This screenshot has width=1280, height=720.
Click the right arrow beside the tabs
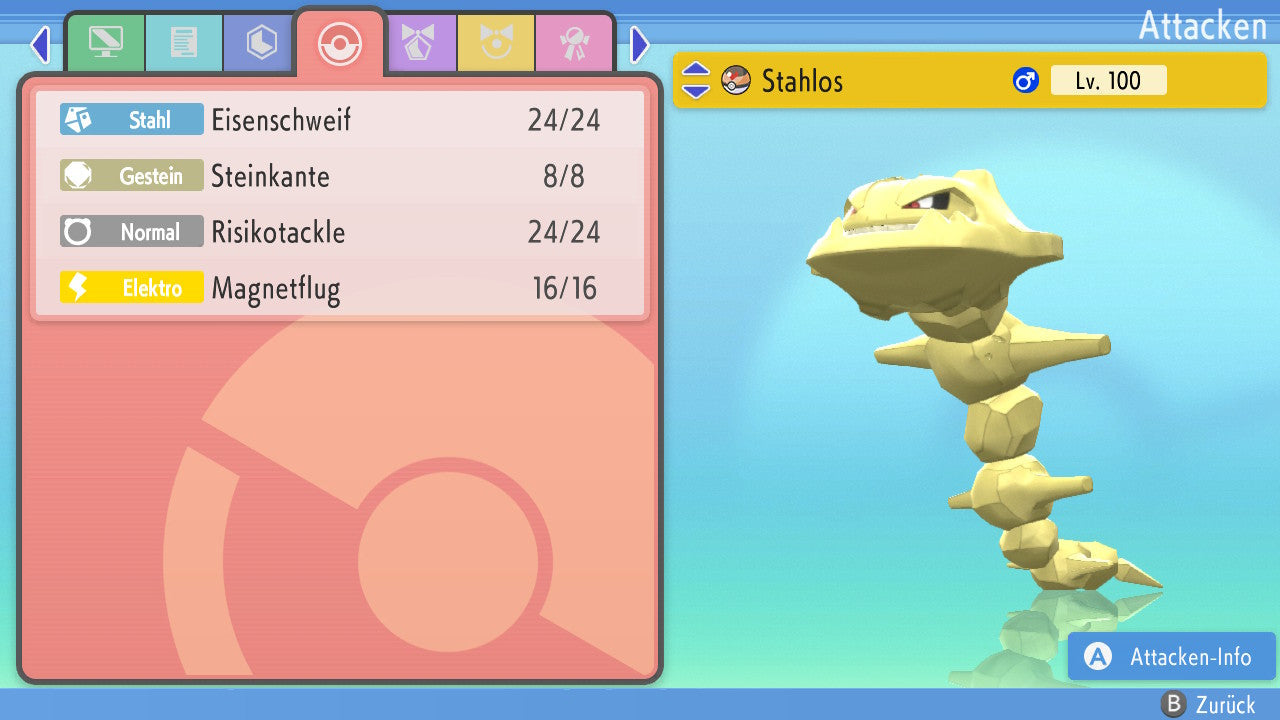pos(640,44)
